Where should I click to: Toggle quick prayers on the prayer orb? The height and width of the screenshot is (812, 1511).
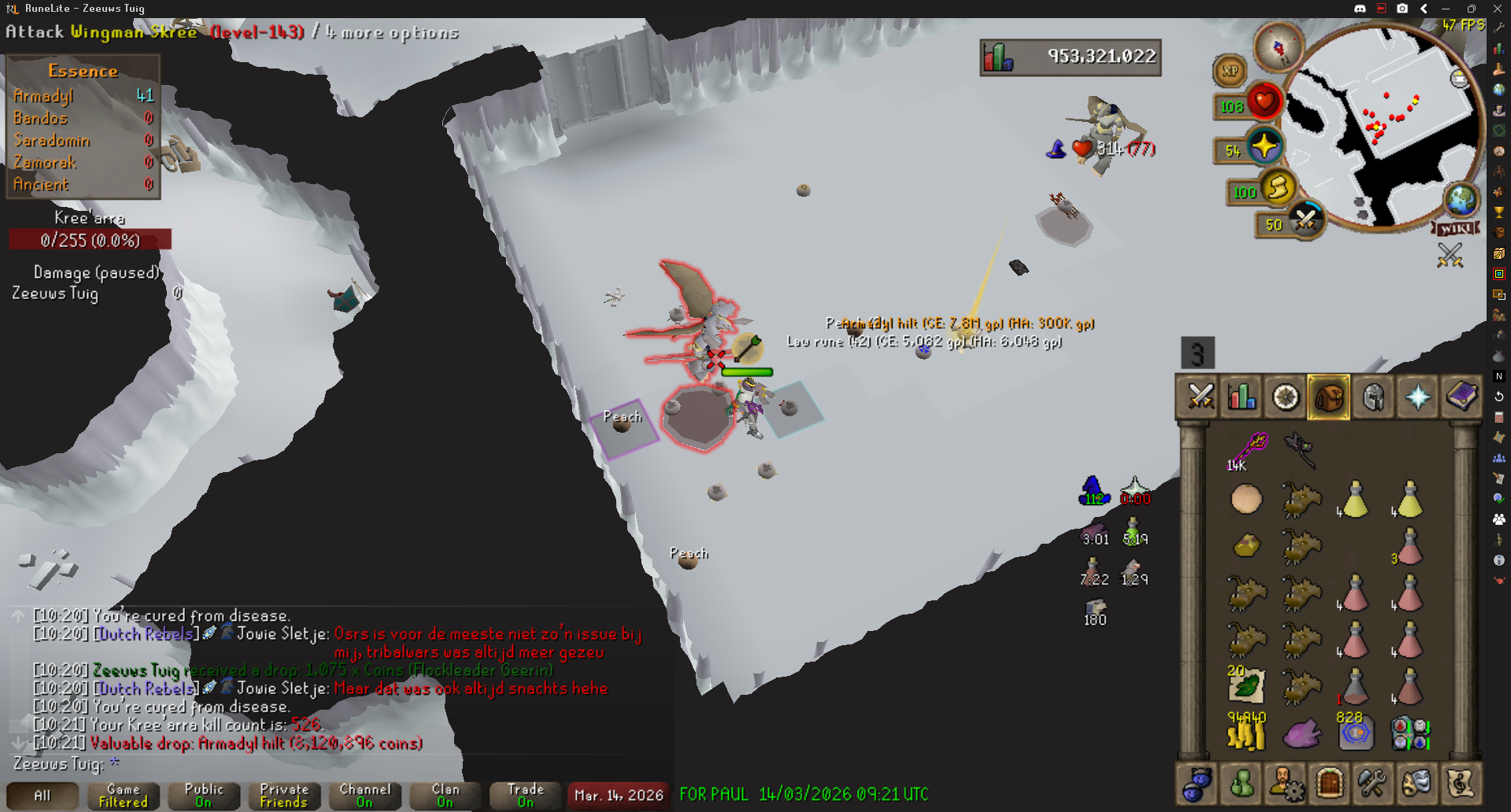pyautogui.click(x=1264, y=147)
